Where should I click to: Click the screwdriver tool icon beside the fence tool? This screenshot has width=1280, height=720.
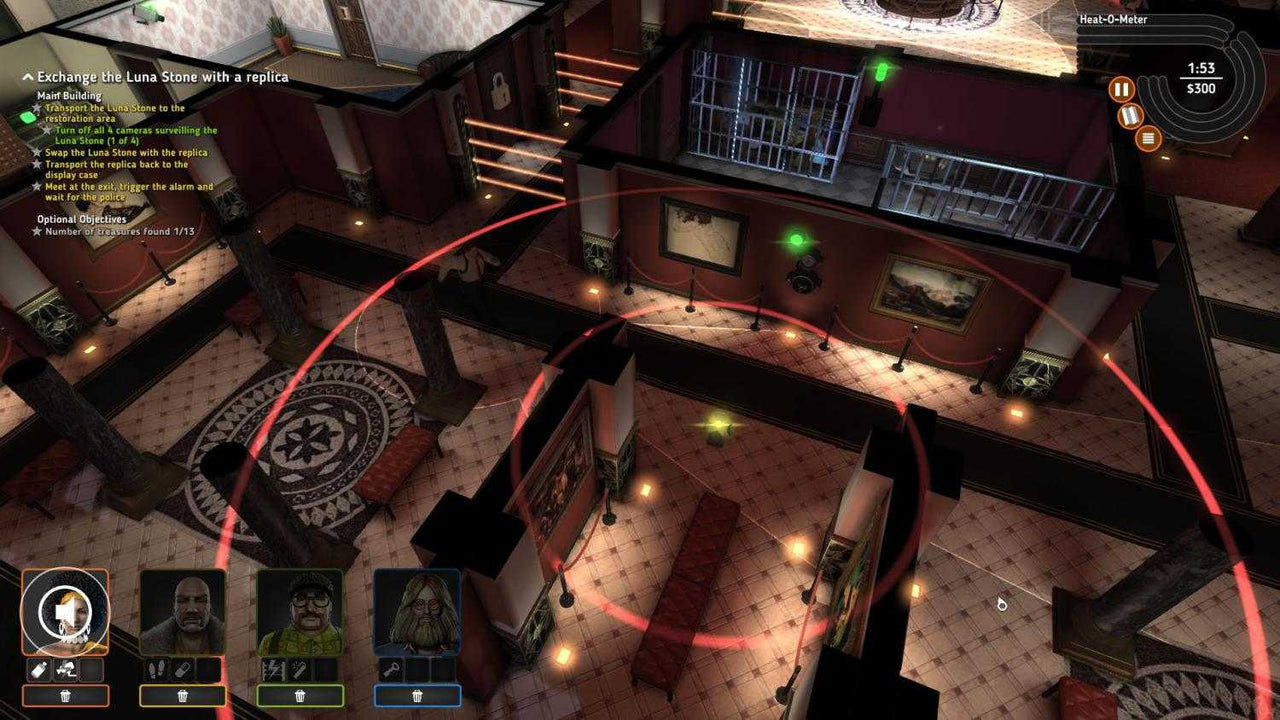click(x=298, y=668)
